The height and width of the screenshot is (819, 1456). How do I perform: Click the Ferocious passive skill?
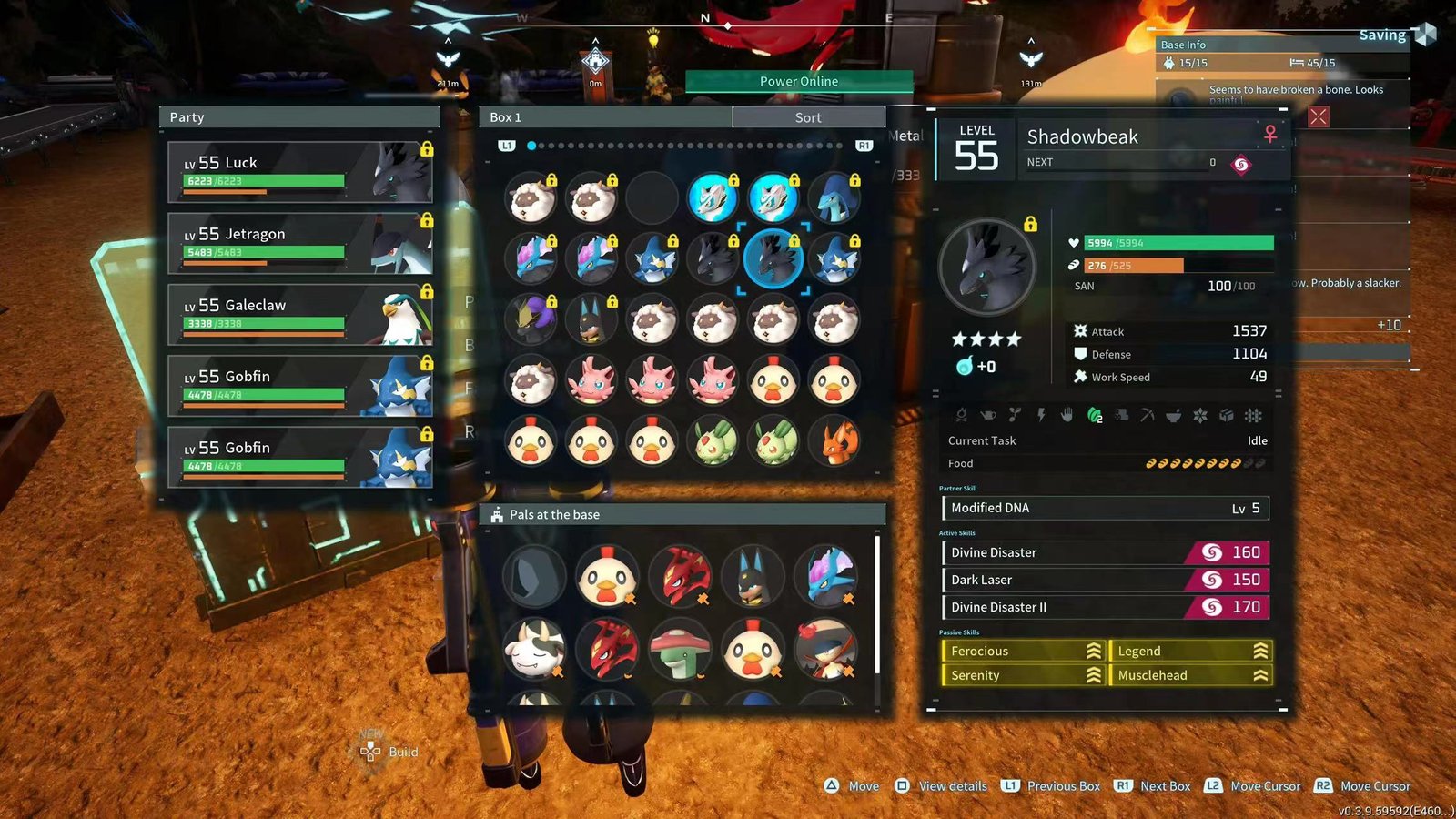pyautogui.click(x=1023, y=651)
